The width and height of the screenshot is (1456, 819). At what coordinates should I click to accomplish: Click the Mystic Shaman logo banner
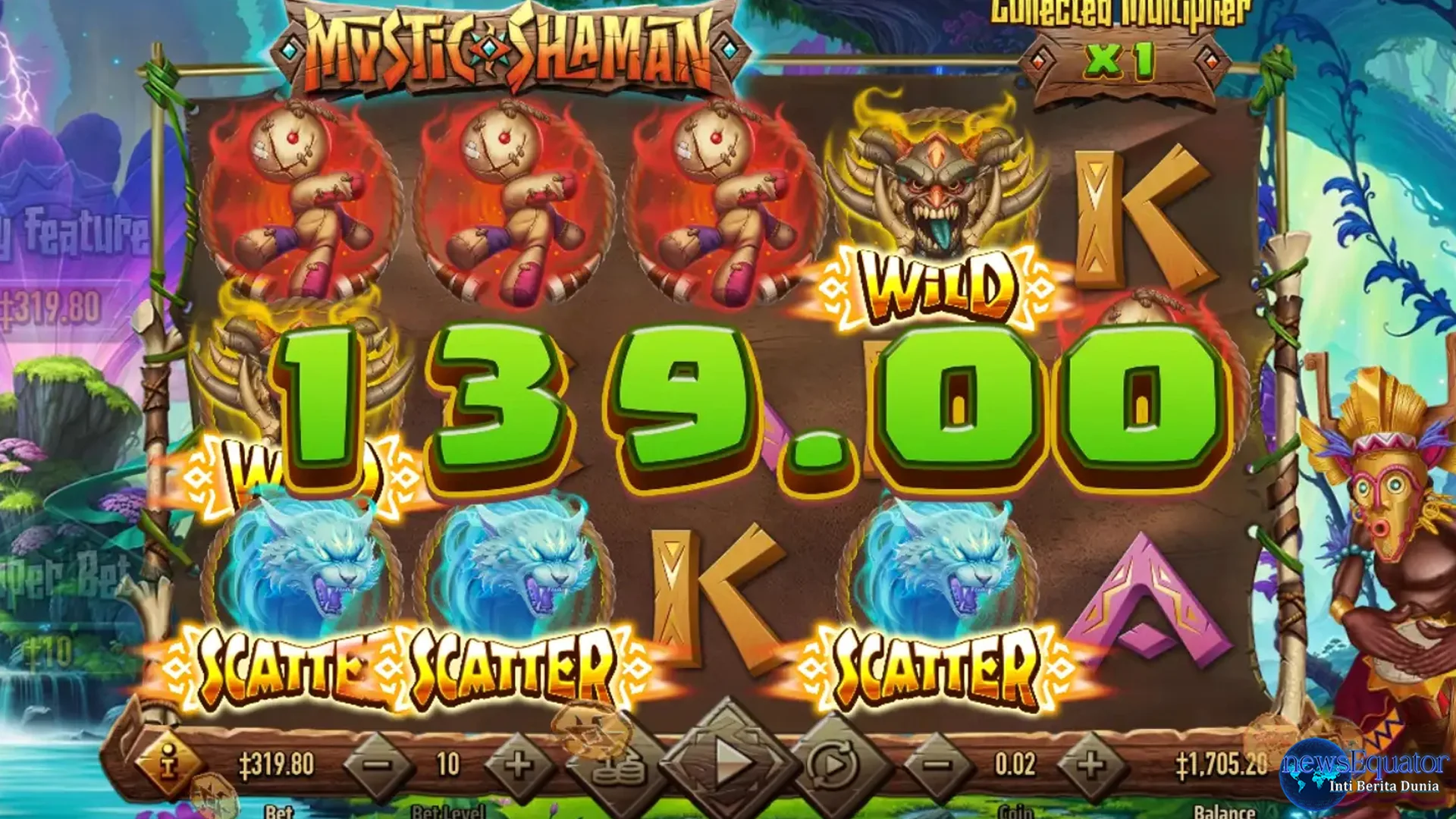(x=500, y=45)
